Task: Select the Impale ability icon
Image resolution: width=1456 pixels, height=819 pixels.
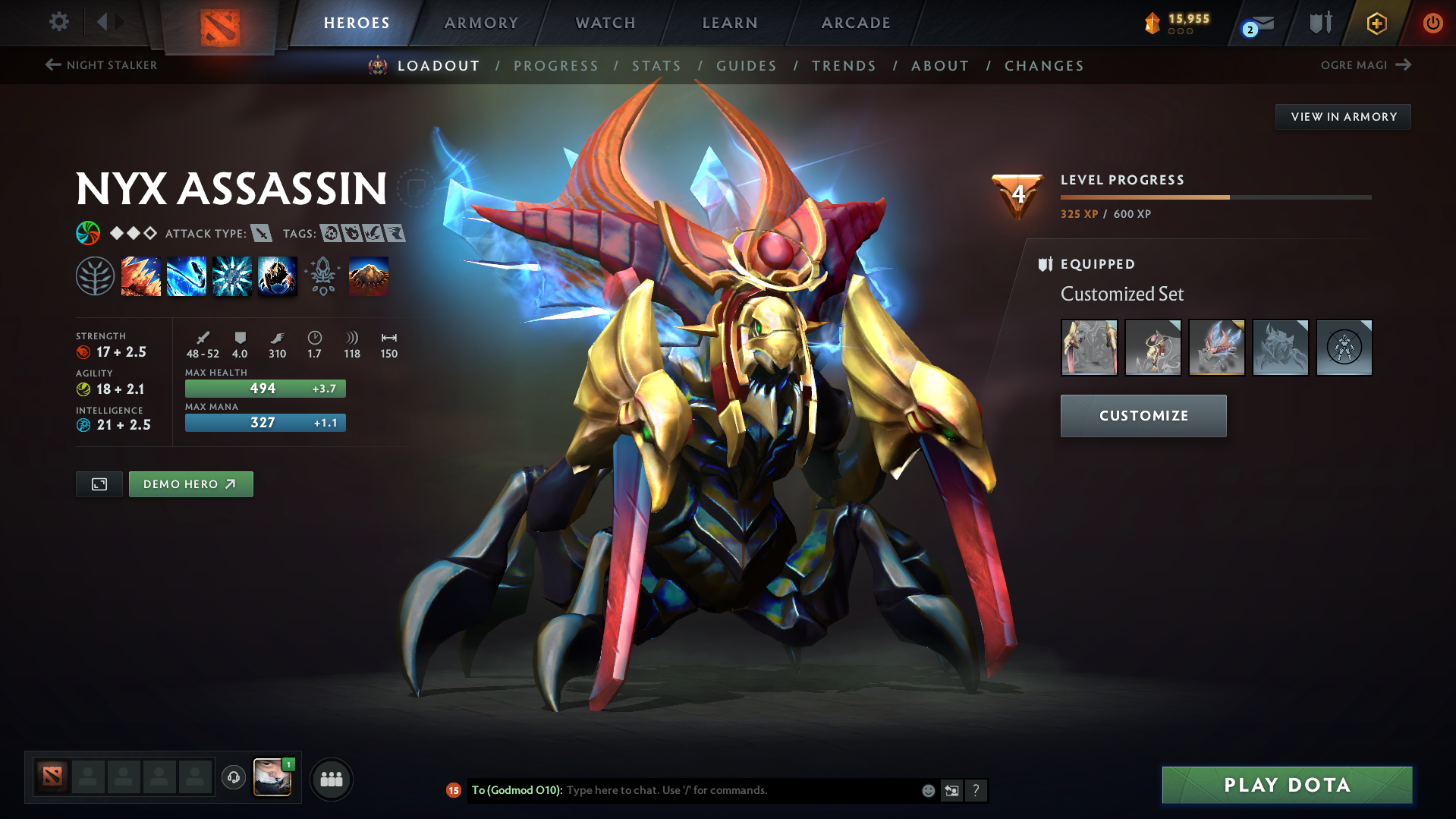Action: pyautogui.click(x=141, y=276)
